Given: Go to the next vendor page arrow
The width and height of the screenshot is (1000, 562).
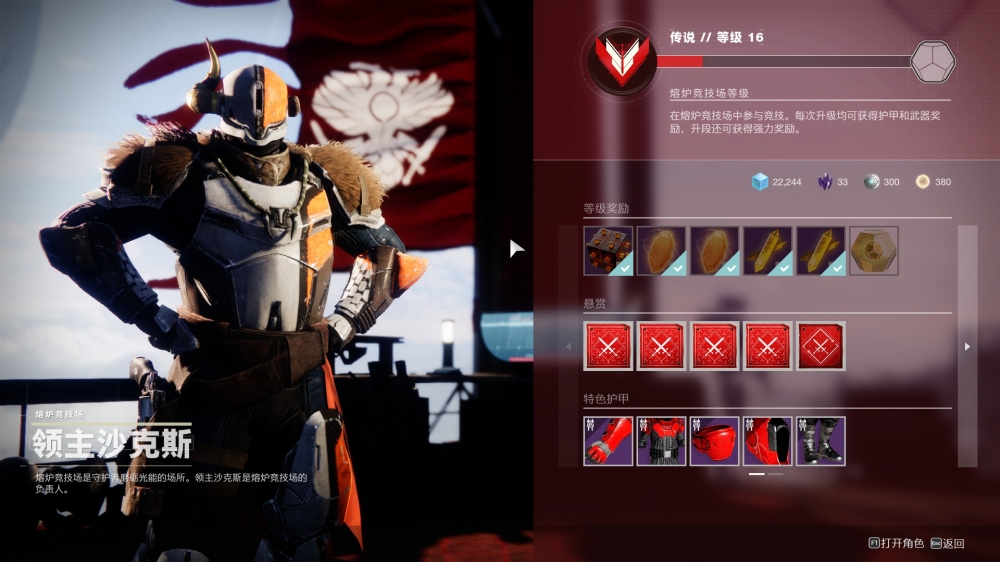Looking at the screenshot, I should (x=967, y=346).
